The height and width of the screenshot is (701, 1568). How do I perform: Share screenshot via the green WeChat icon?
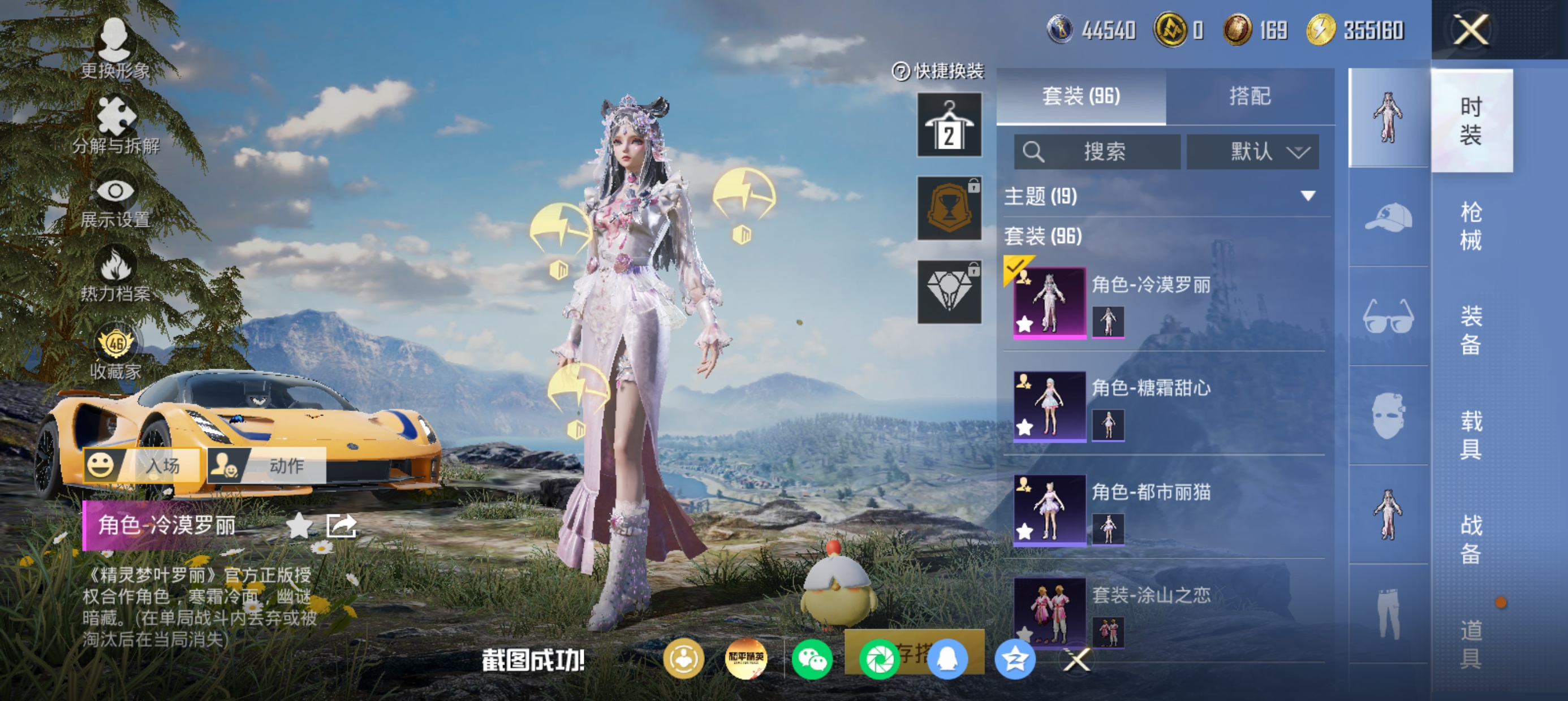pos(812,660)
